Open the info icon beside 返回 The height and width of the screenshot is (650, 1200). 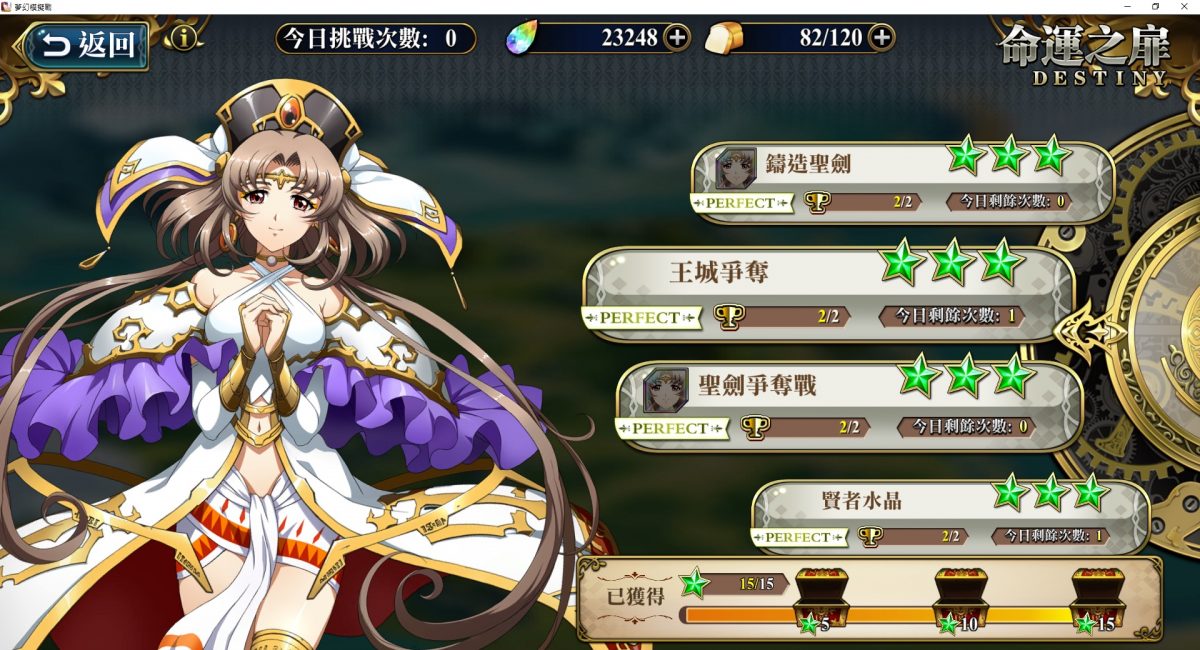pyautogui.click(x=184, y=39)
